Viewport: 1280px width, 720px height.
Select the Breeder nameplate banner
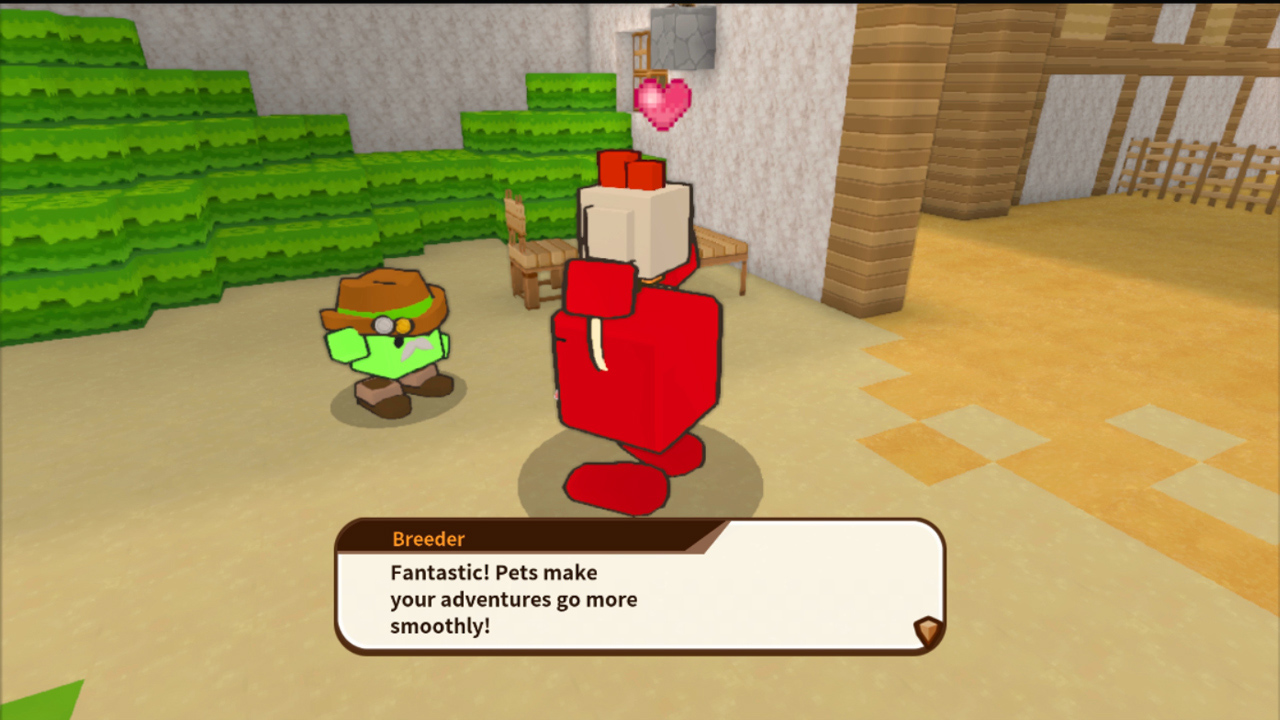coord(429,539)
